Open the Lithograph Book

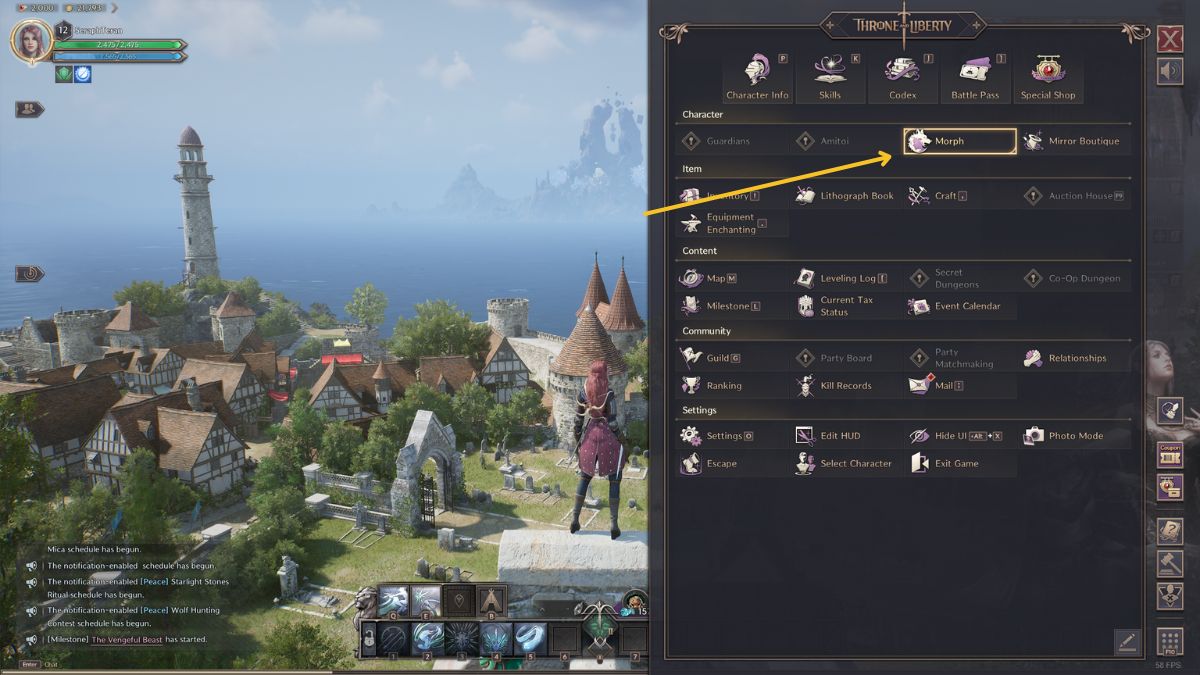click(846, 196)
